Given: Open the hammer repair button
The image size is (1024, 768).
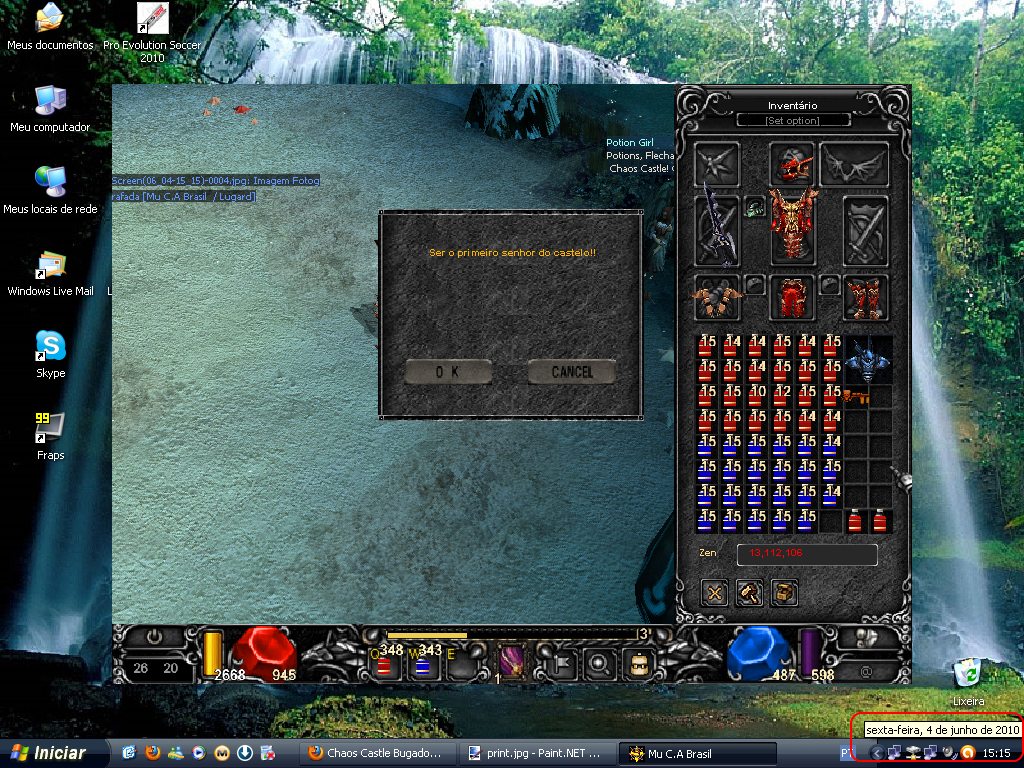Looking at the screenshot, I should point(750,592).
